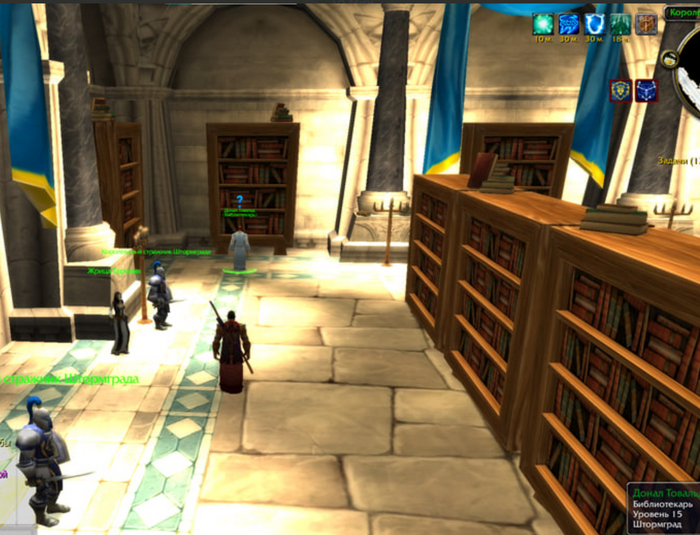The width and height of the screenshot is (700, 535).
Task: Click the blue shield buff icon
Action: coord(595,23)
